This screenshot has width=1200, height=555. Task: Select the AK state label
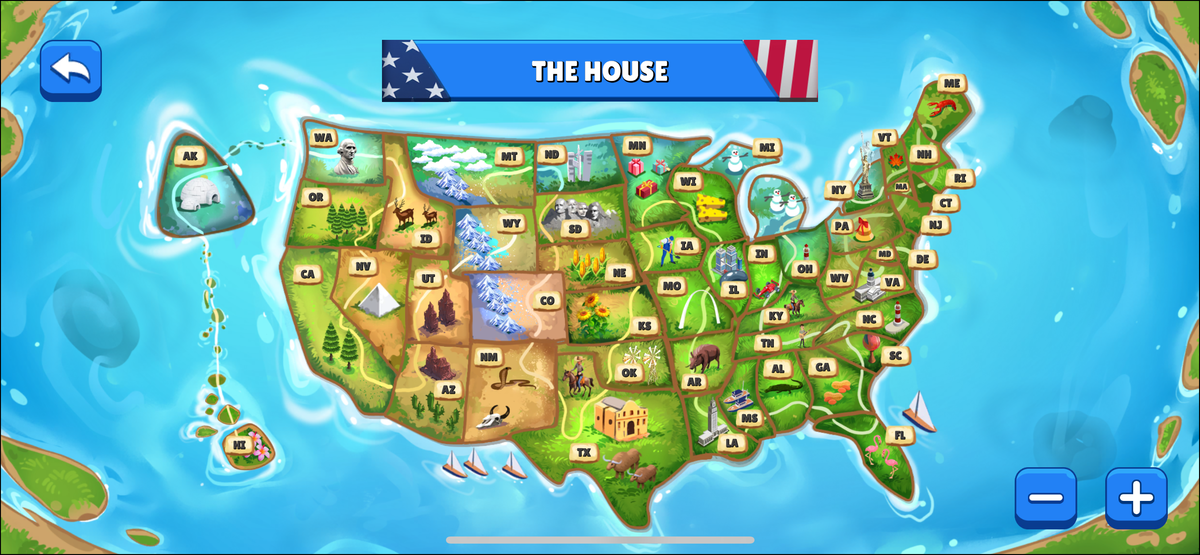pos(190,156)
